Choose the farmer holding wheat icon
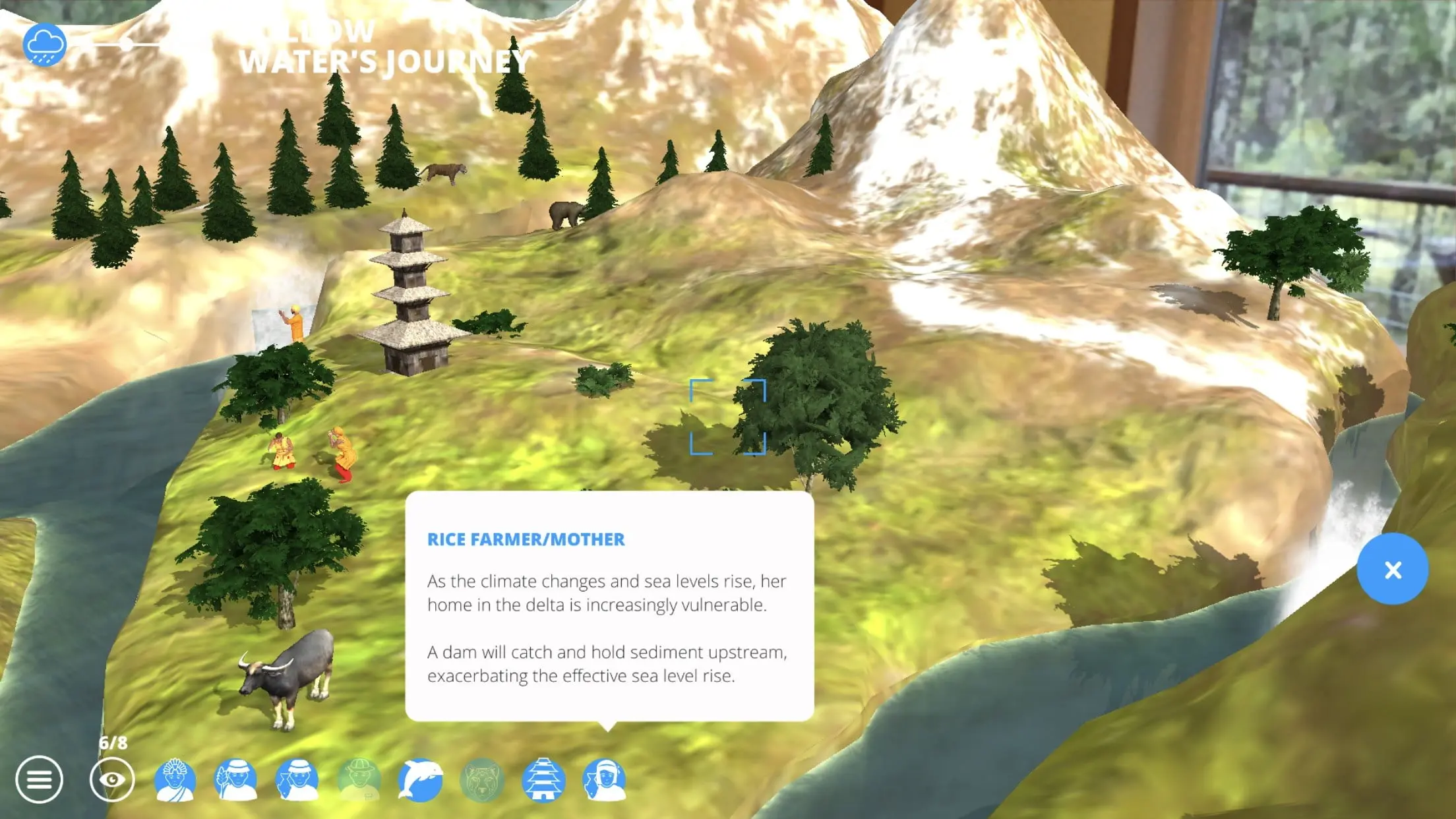 tap(235, 780)
